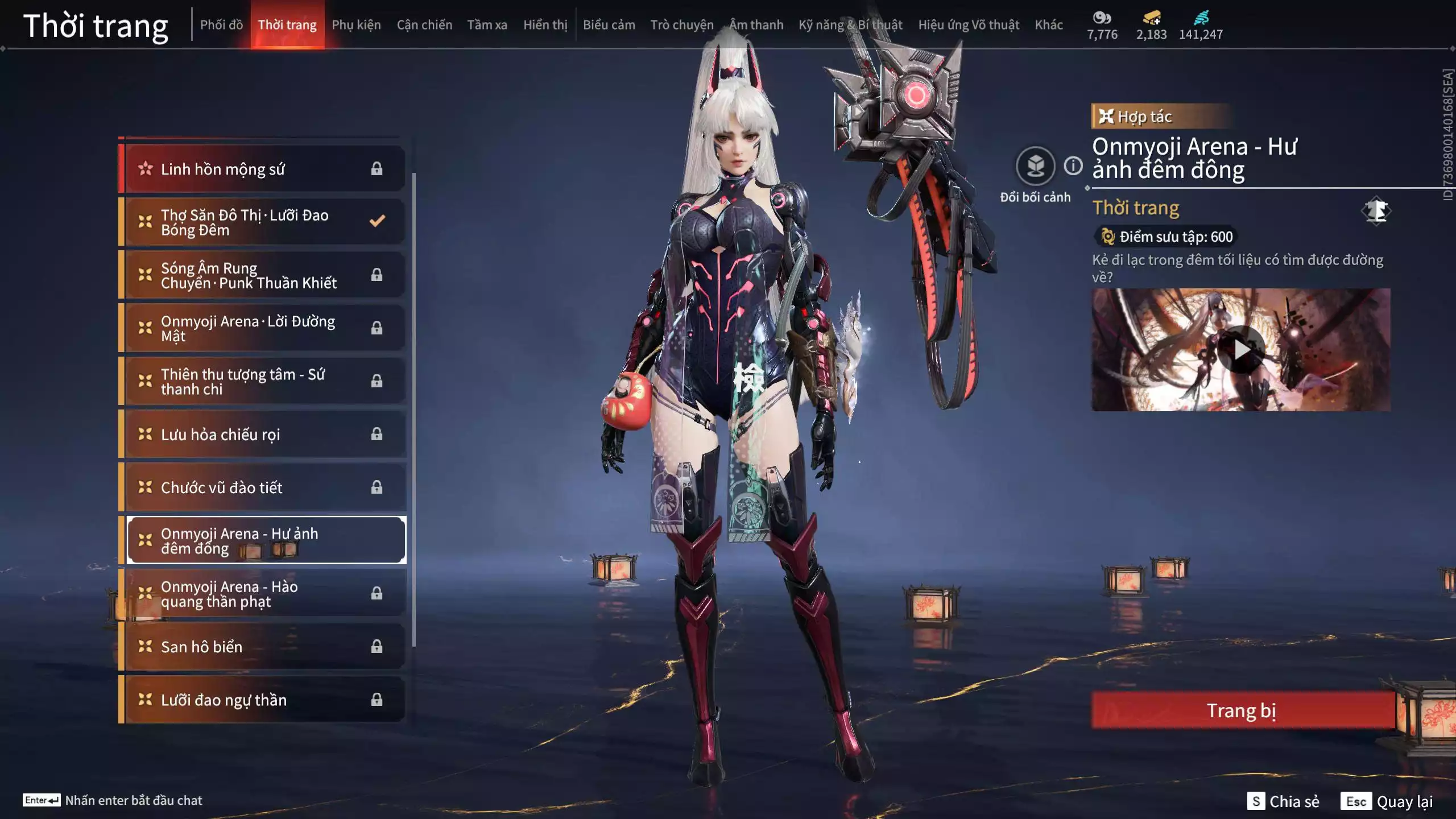Select the Cận chiến category
Viewport: 1456px width, 819px height.
point(424,25)
